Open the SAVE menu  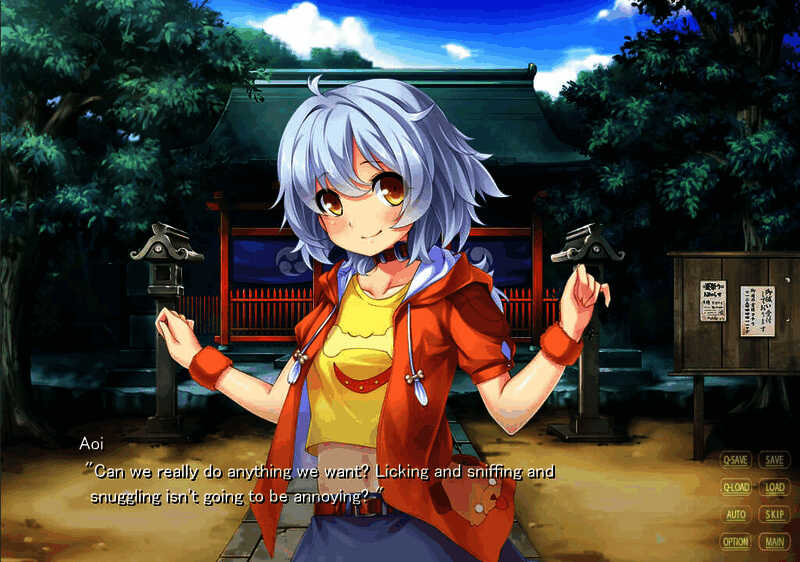(x=773, y=460)
